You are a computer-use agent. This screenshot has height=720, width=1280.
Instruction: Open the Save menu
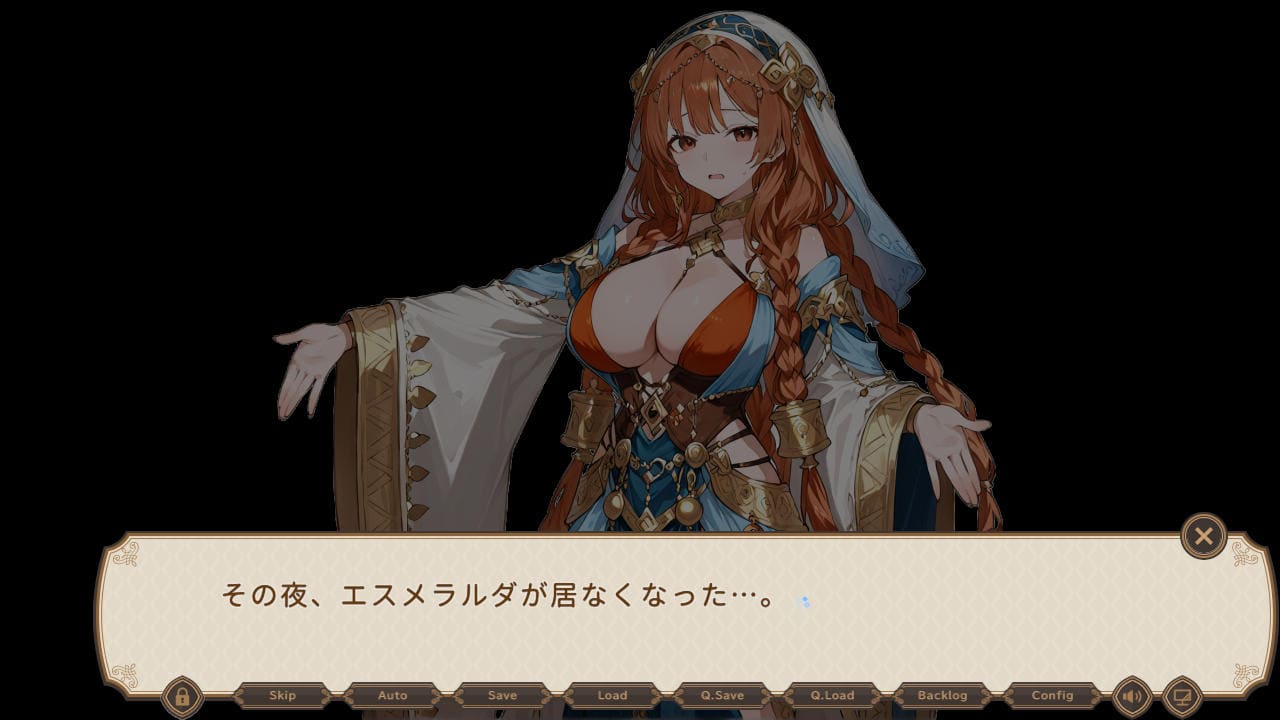pos(502,696)
